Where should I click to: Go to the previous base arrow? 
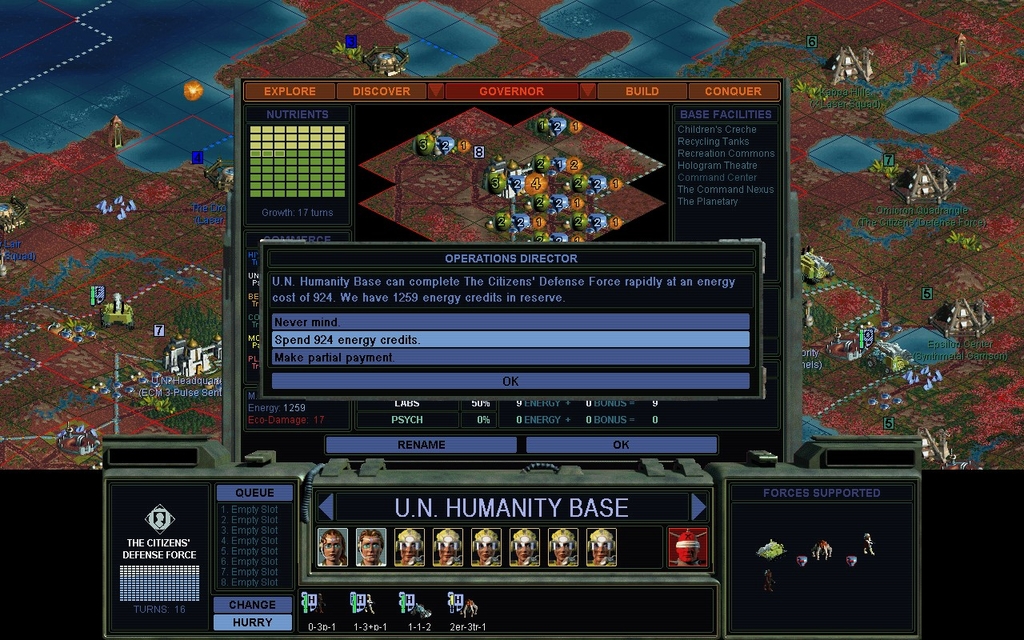tap(324, 507)
